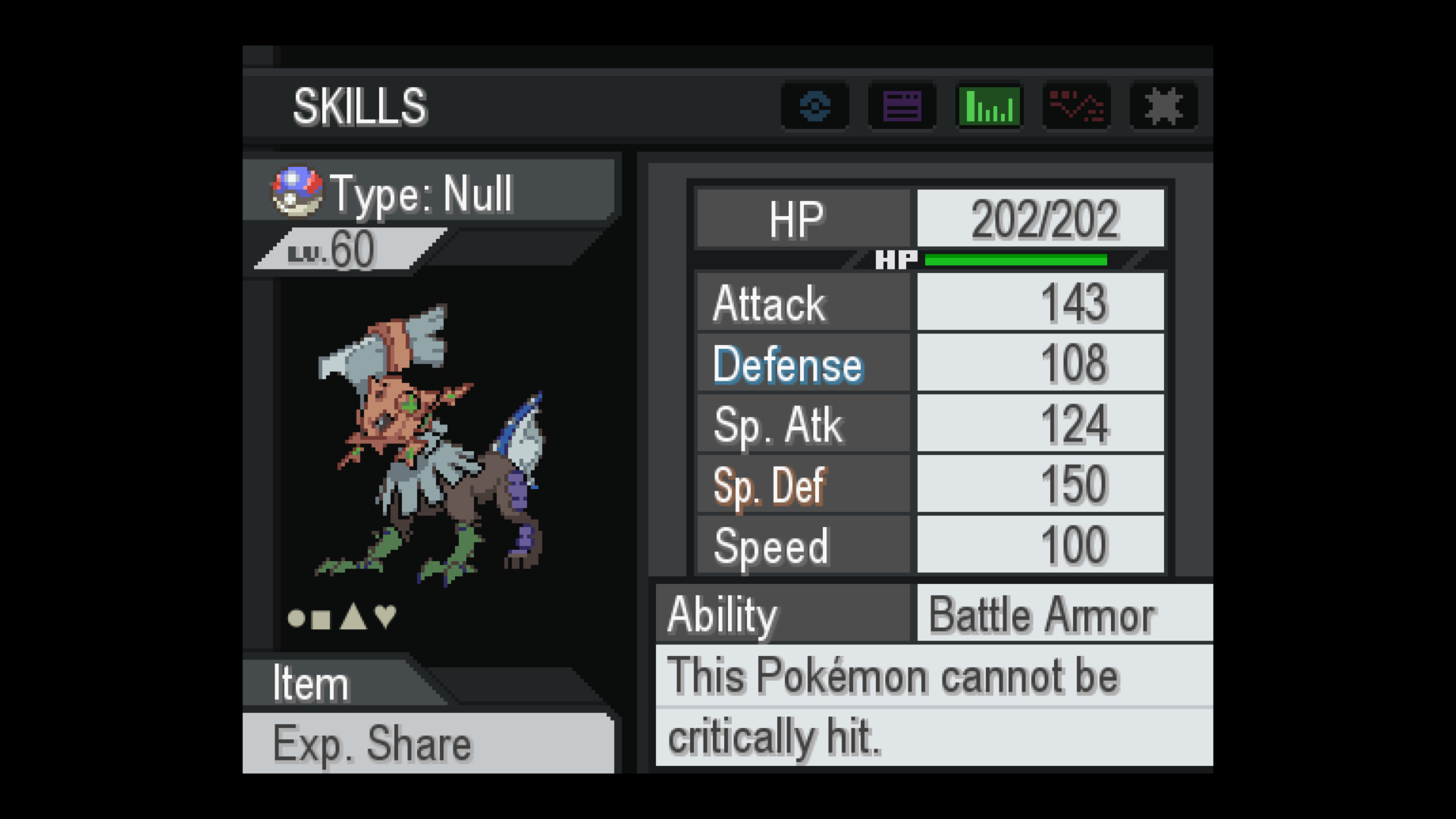
Task: Show the ribbons tab
Action: click(x=1164, y=106)
